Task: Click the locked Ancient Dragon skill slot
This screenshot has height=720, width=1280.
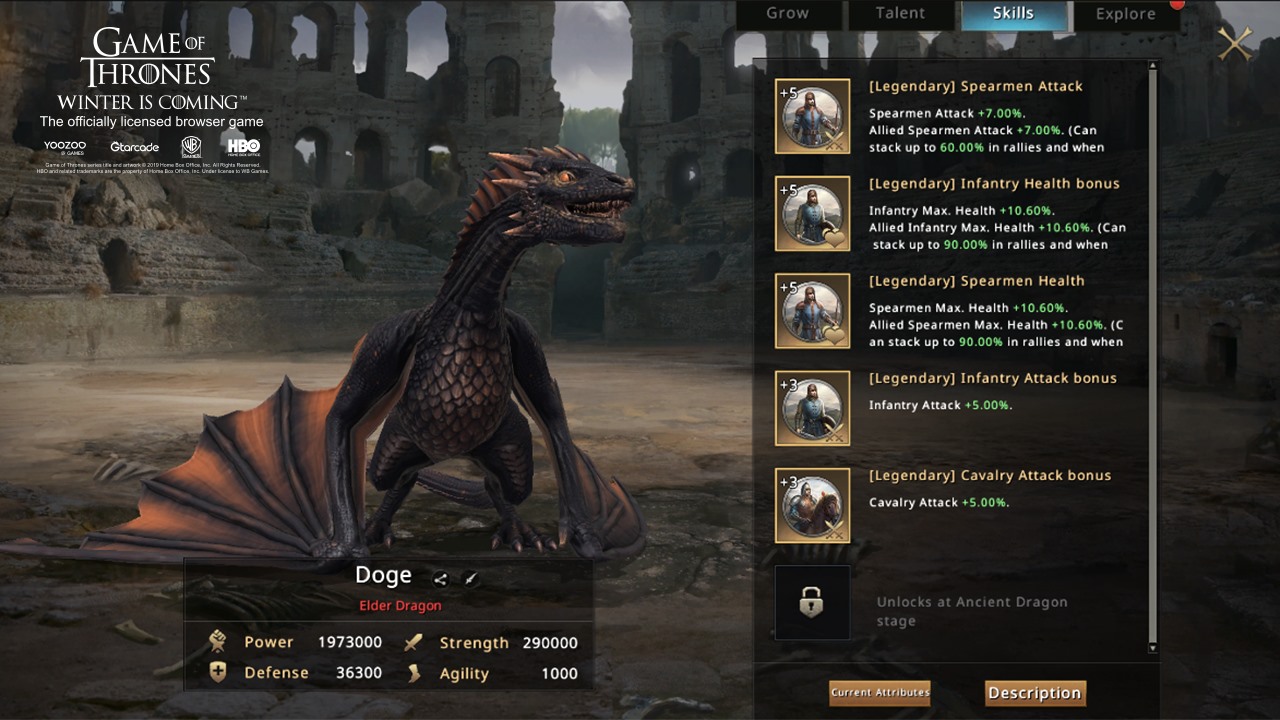Action: tap(812, 602)
